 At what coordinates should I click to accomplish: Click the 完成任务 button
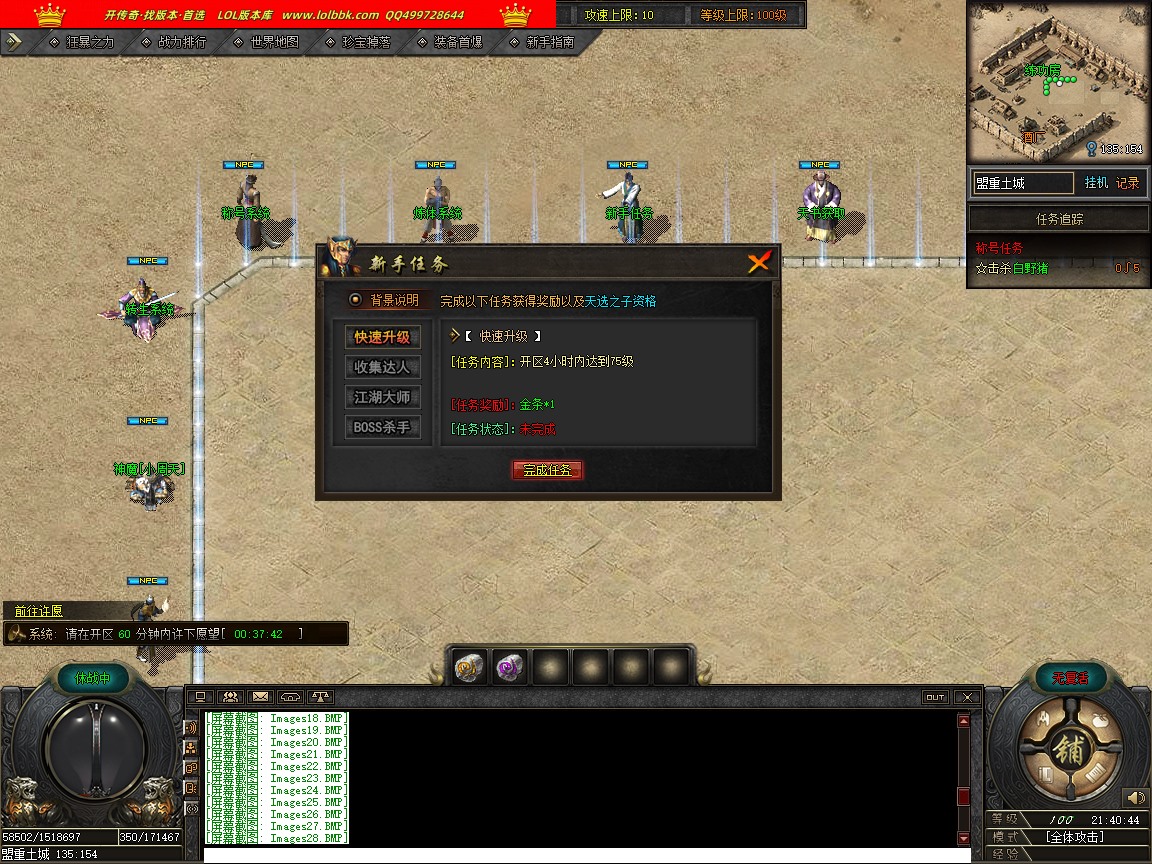[547, 470]
